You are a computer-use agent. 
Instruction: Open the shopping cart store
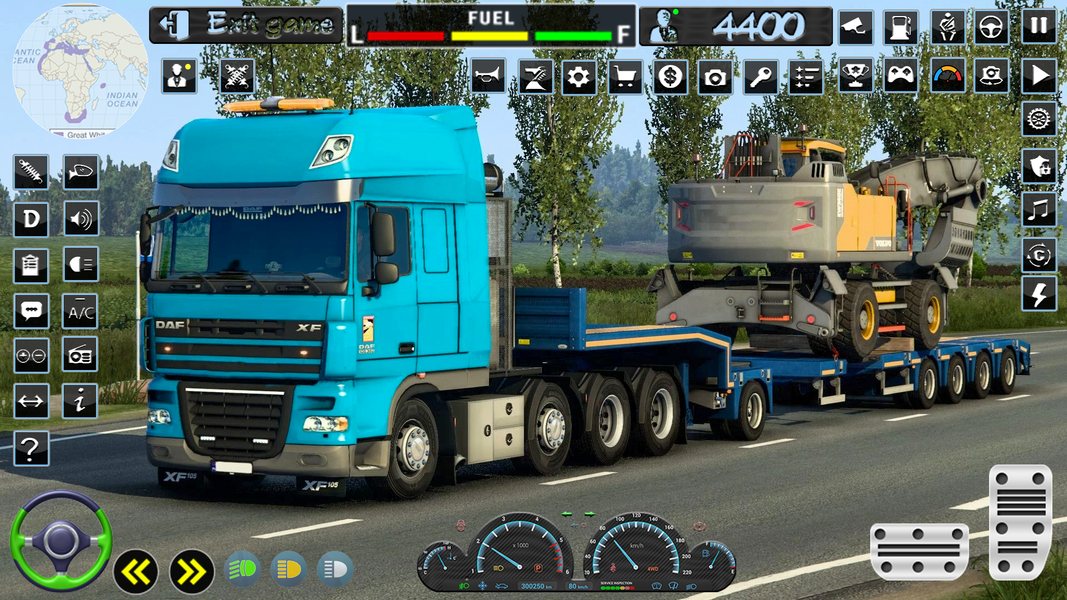625,76
